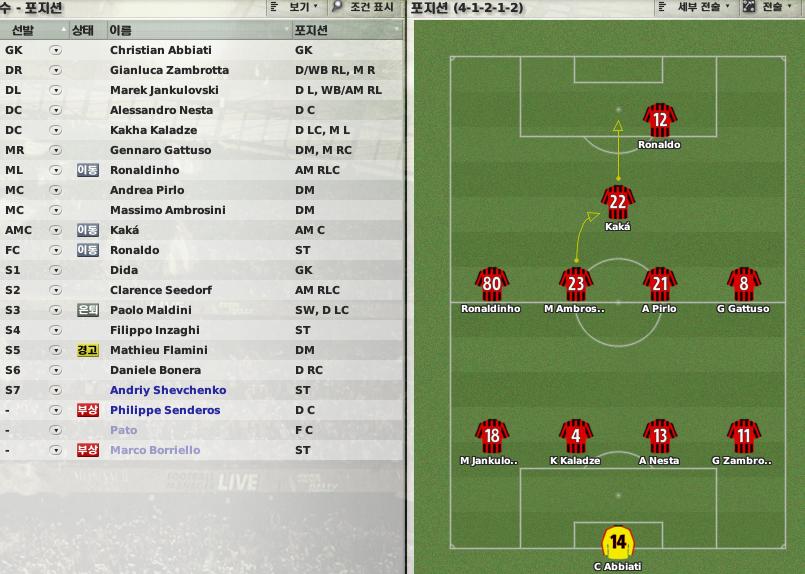Click Gattuso's number 8 shirt on pitch
Screen dimensions: 805x574
743,285
